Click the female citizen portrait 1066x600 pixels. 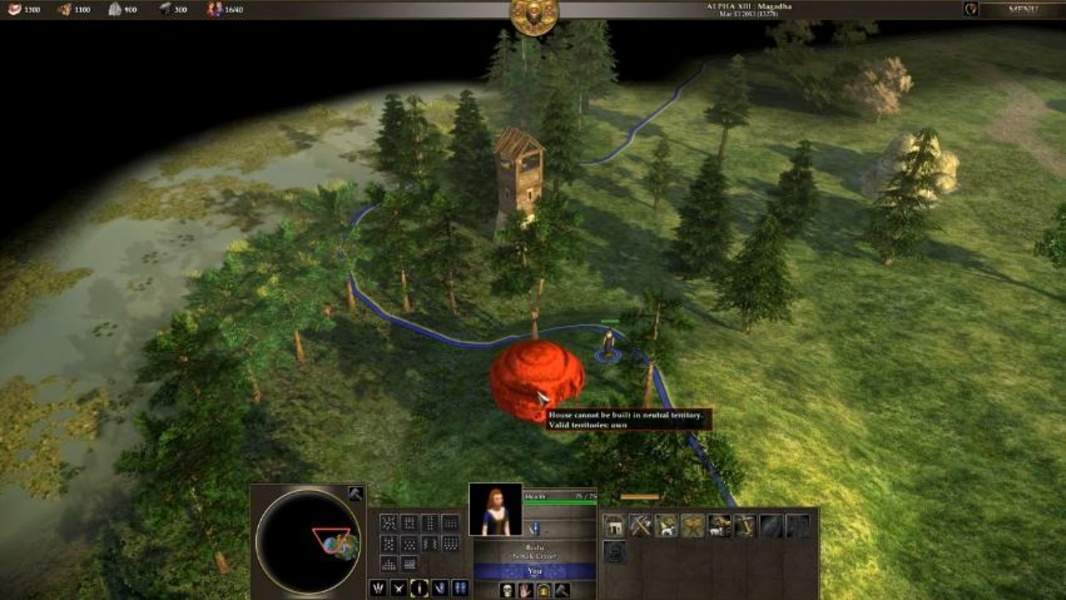(495, 510)
